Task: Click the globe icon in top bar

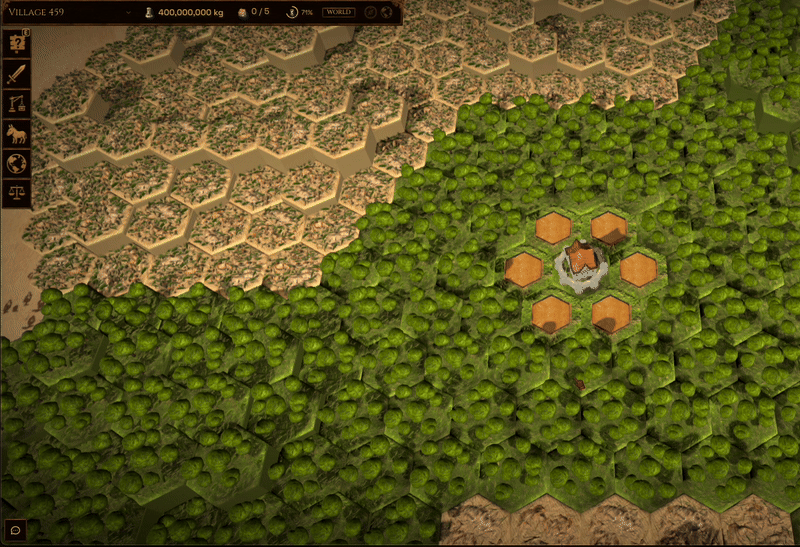Action: pos(387,12)
